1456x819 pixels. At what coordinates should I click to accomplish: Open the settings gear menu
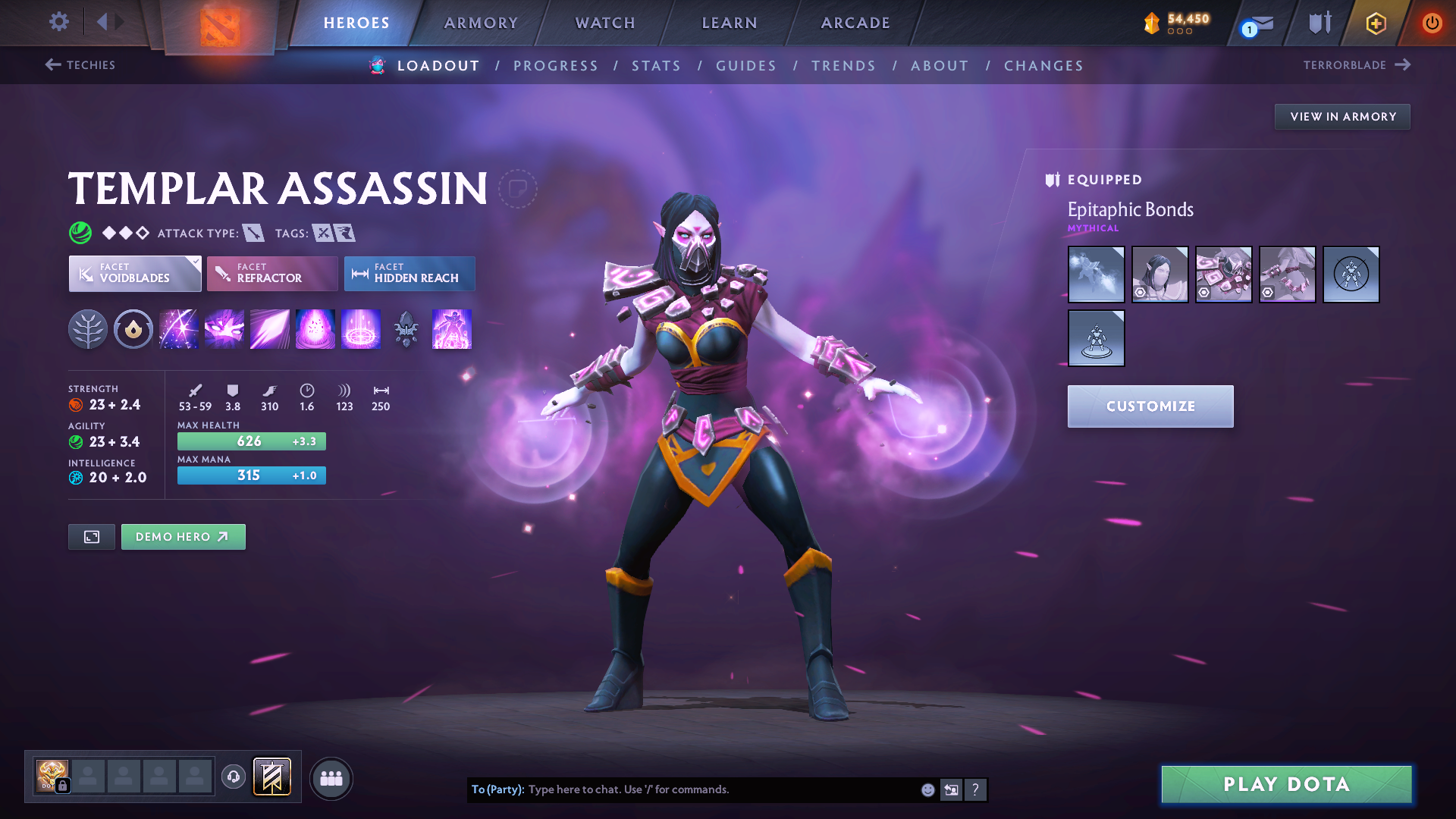[x=58, y=22]
